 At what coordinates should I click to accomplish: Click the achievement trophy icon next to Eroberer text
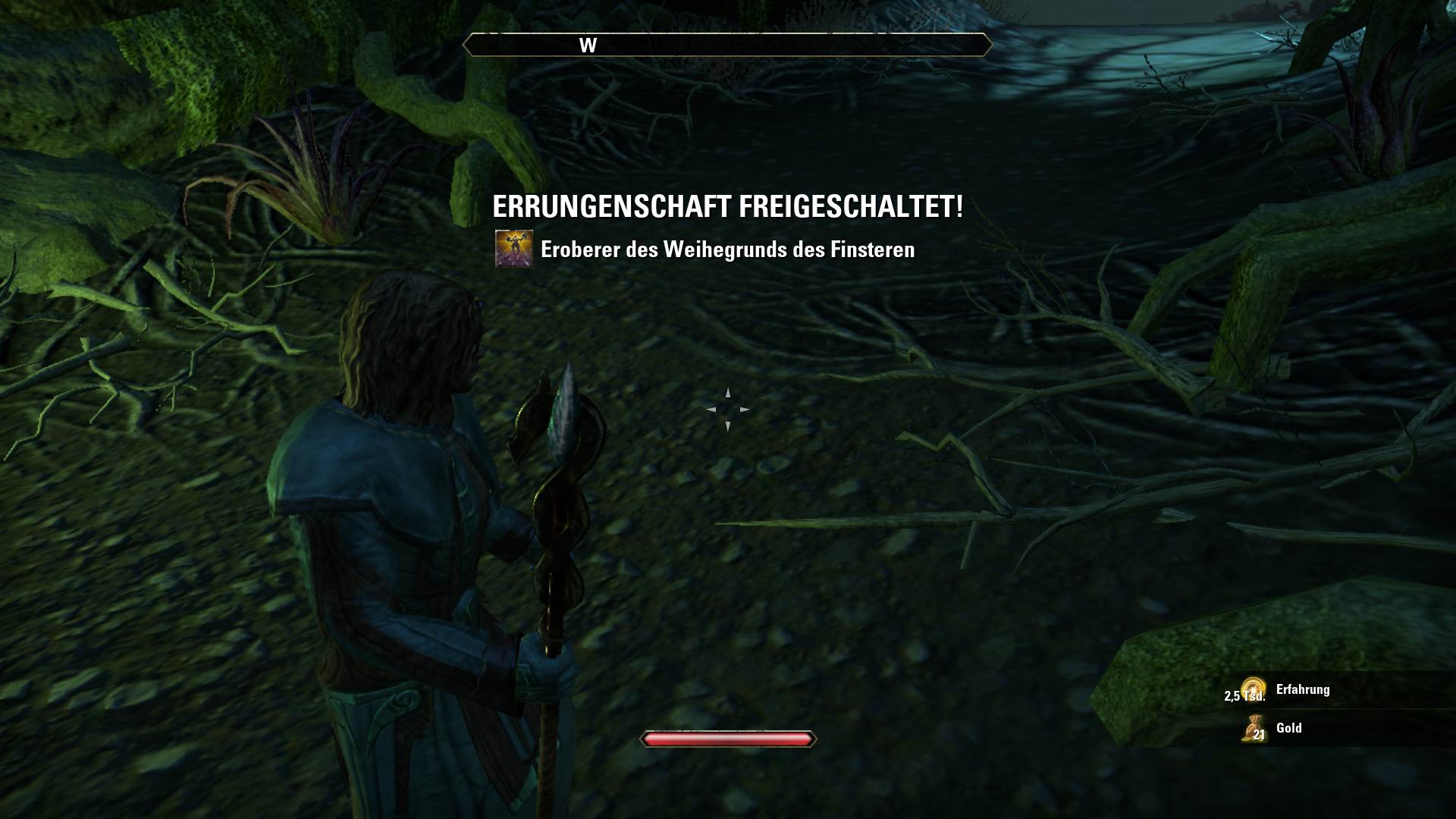pos(513,249)
